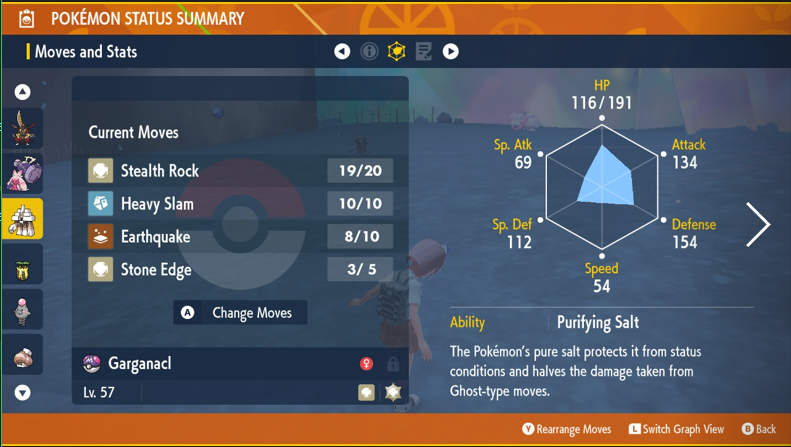
Task: Go to the next summary page arrow
Action: coord(451,51)
